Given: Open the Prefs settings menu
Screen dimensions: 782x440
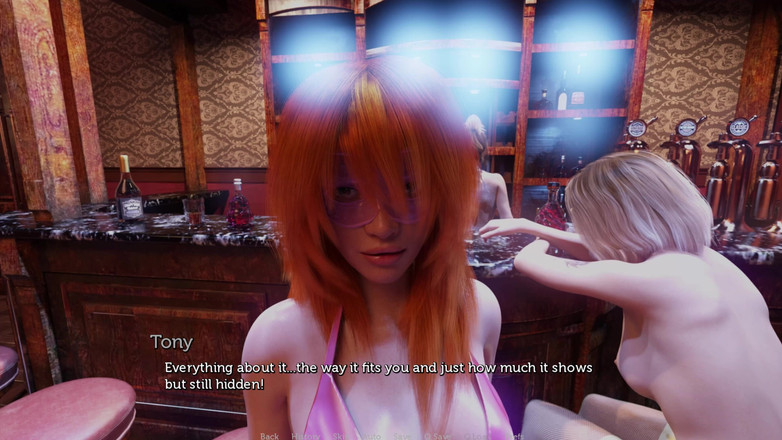Looking at the screenshot, I should point(516,436).
